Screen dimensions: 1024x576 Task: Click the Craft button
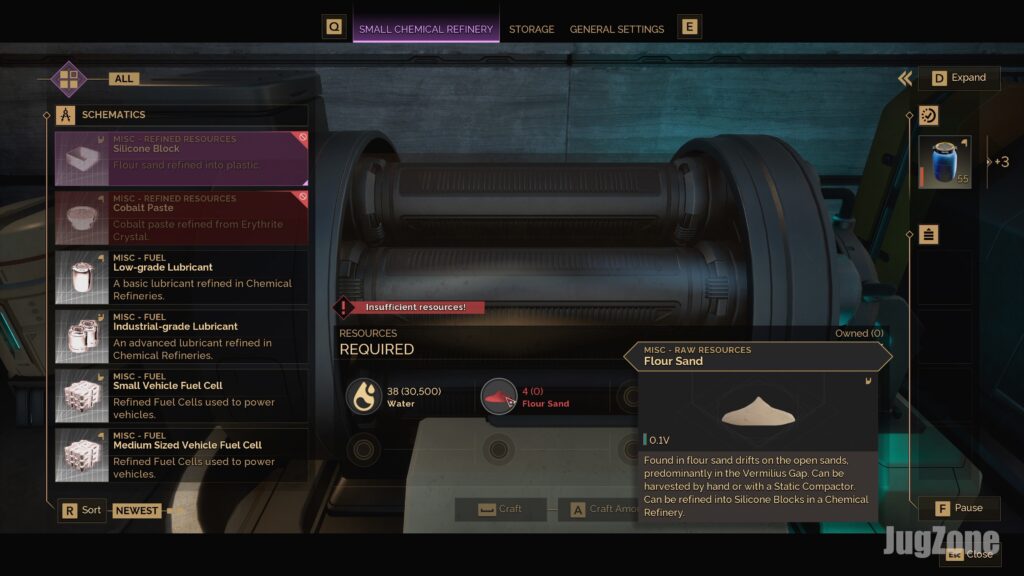pos(500,509)
